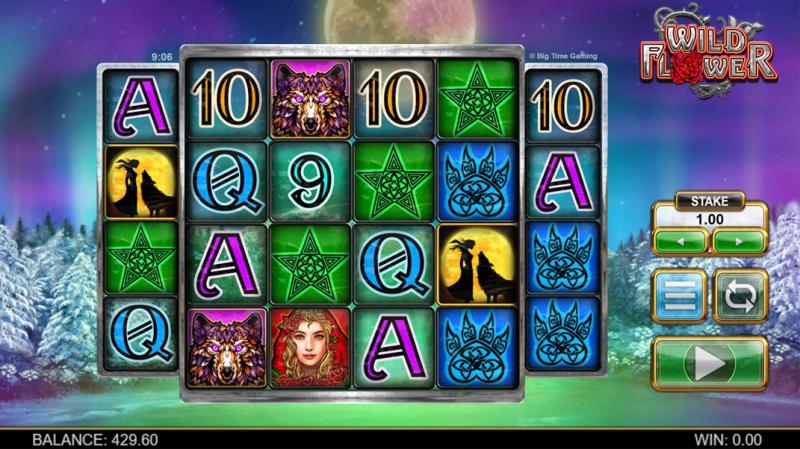Activate the autoplay loop button
The height and width of the screenshot is (449, 800).
739,297
